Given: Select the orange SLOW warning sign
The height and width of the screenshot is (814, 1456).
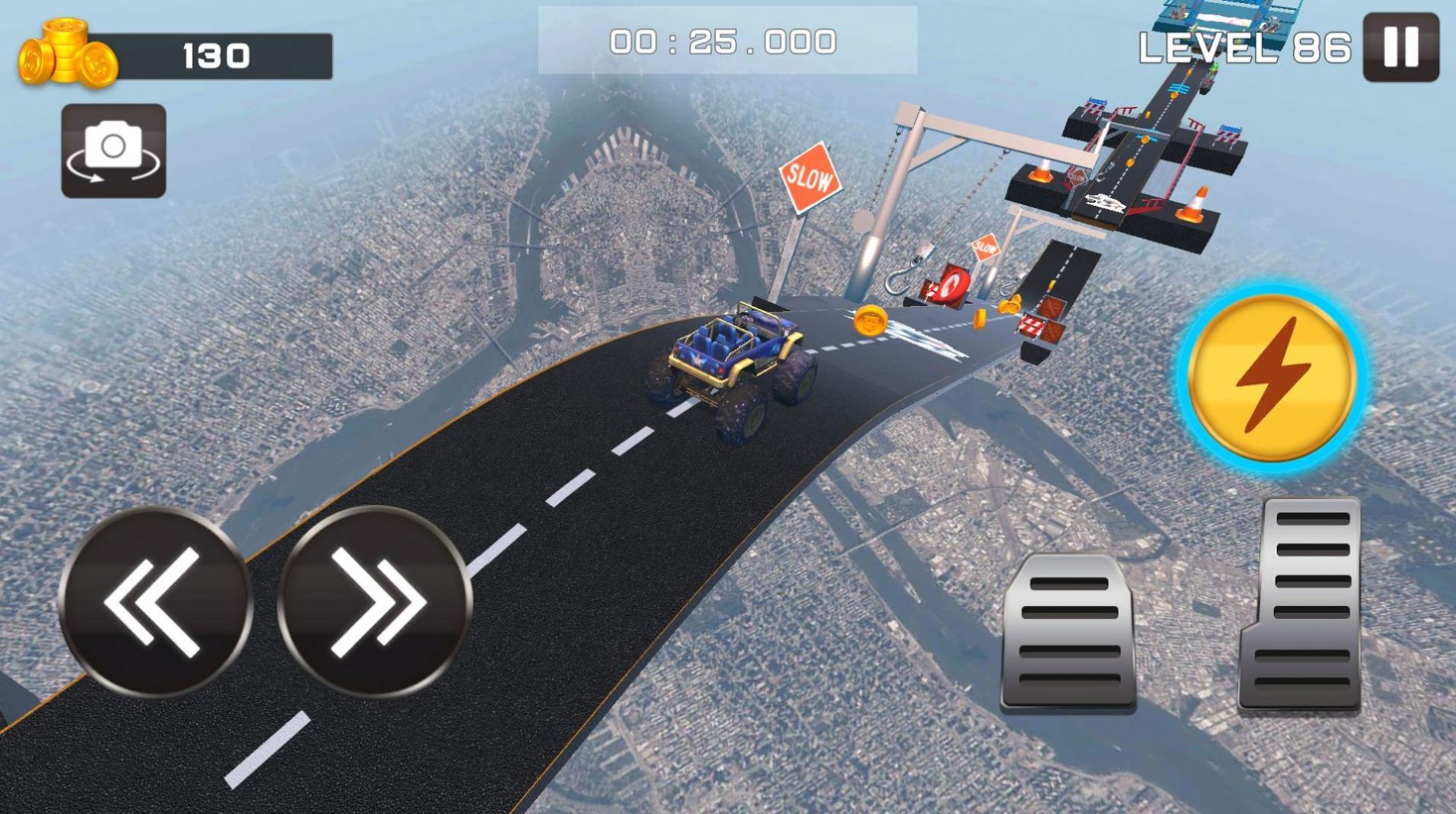Looking at the screenshot, I should coord(809,176).
